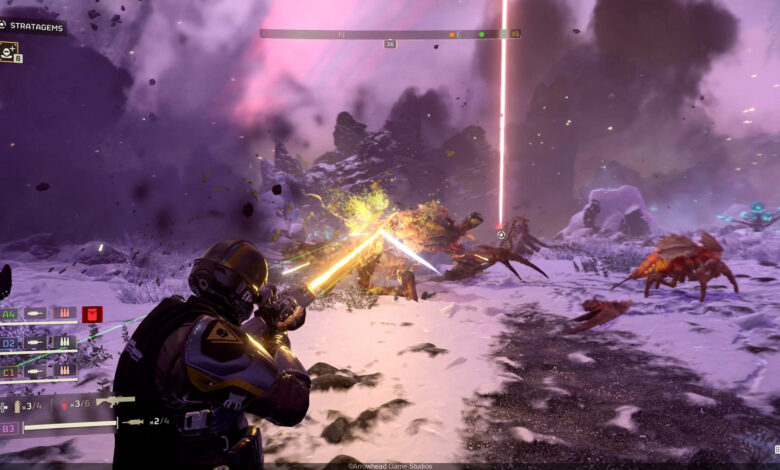Click the stim syringe icon beside B3
This screenshot has height=470, width=780.
click(x=132, y=422)
